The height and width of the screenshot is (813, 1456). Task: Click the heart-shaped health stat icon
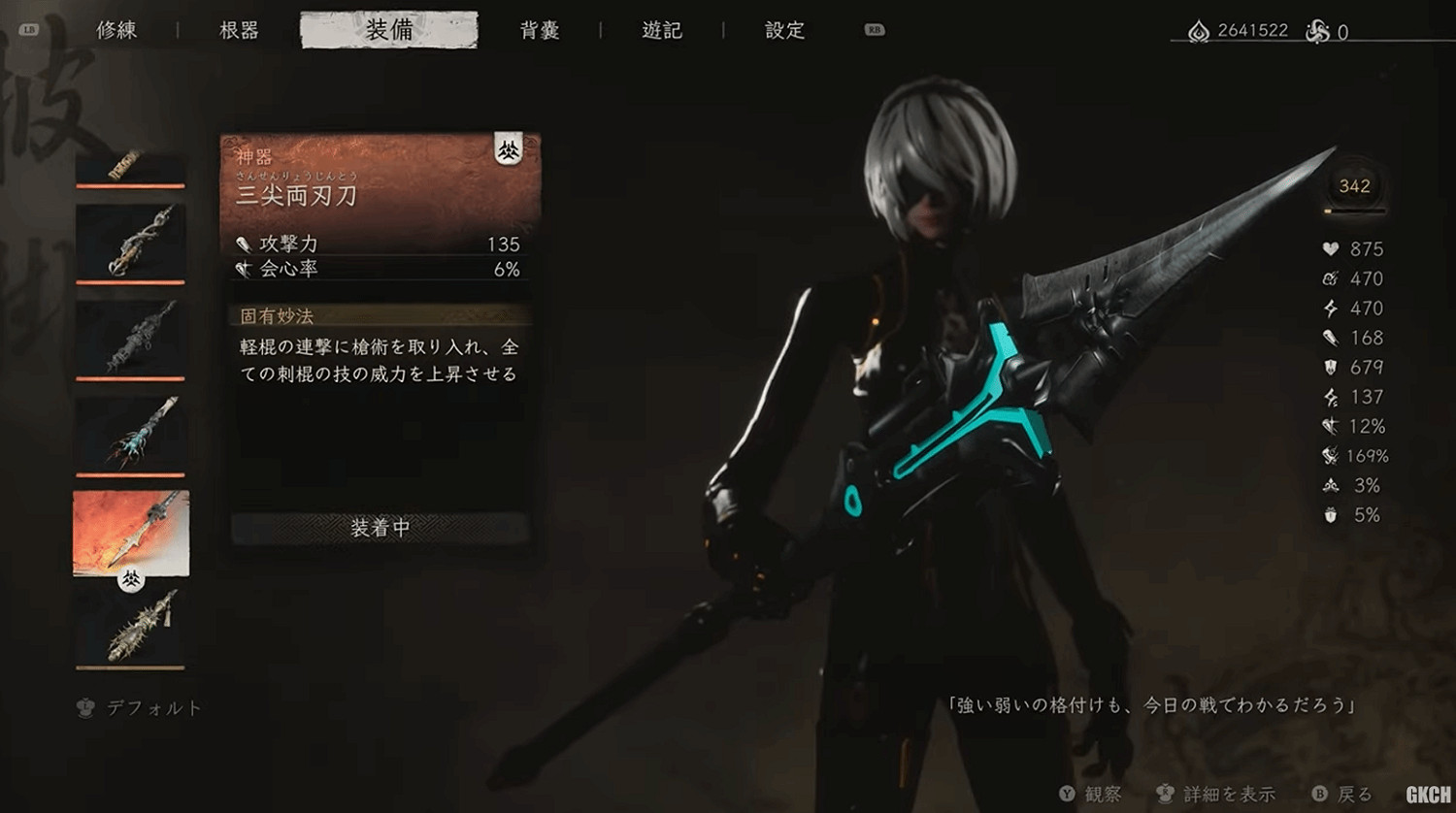tap(1332, 248)
